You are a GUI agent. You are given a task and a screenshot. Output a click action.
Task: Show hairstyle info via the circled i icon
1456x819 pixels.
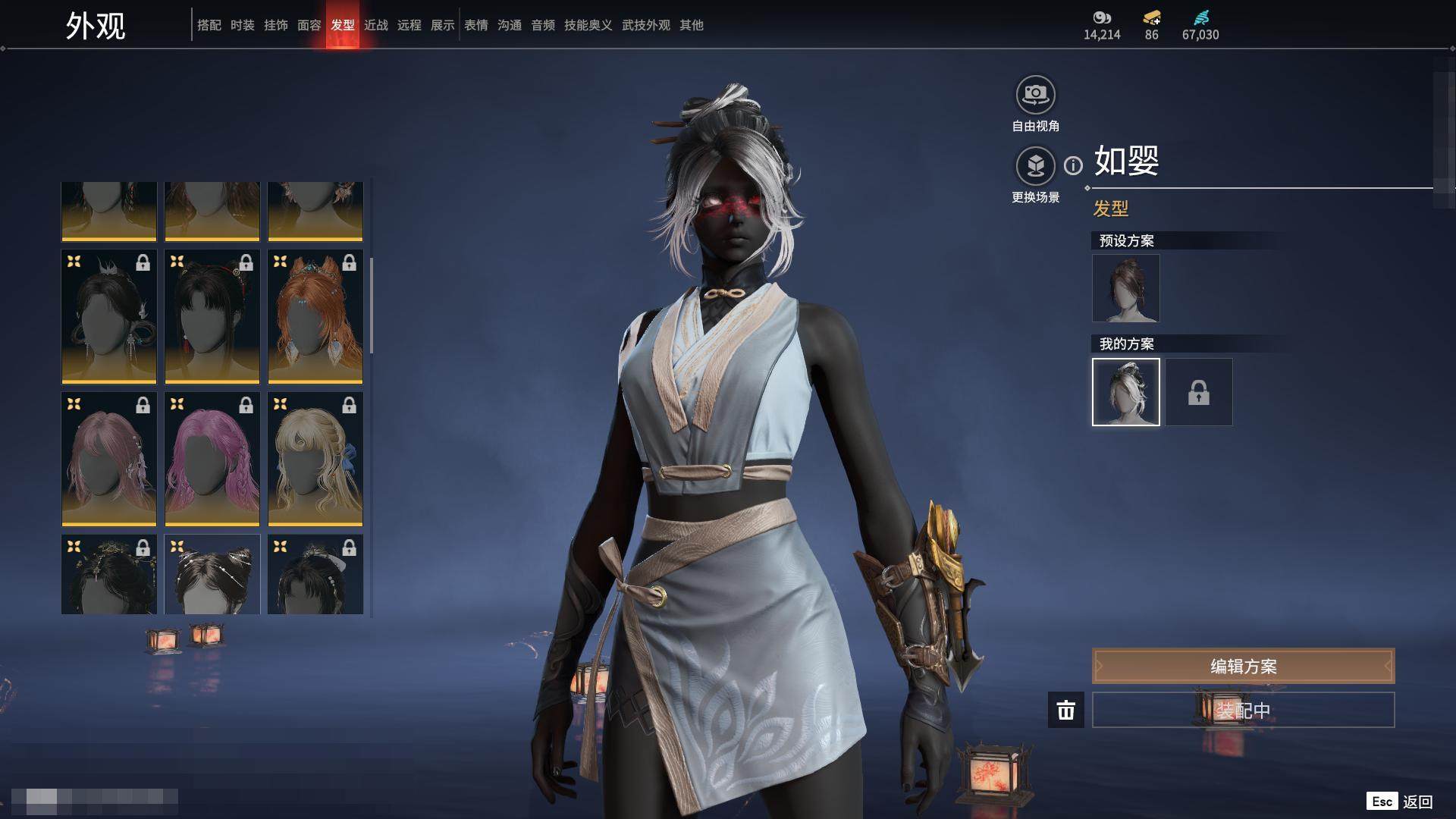pyautogui.click(x=1073, y=165)
